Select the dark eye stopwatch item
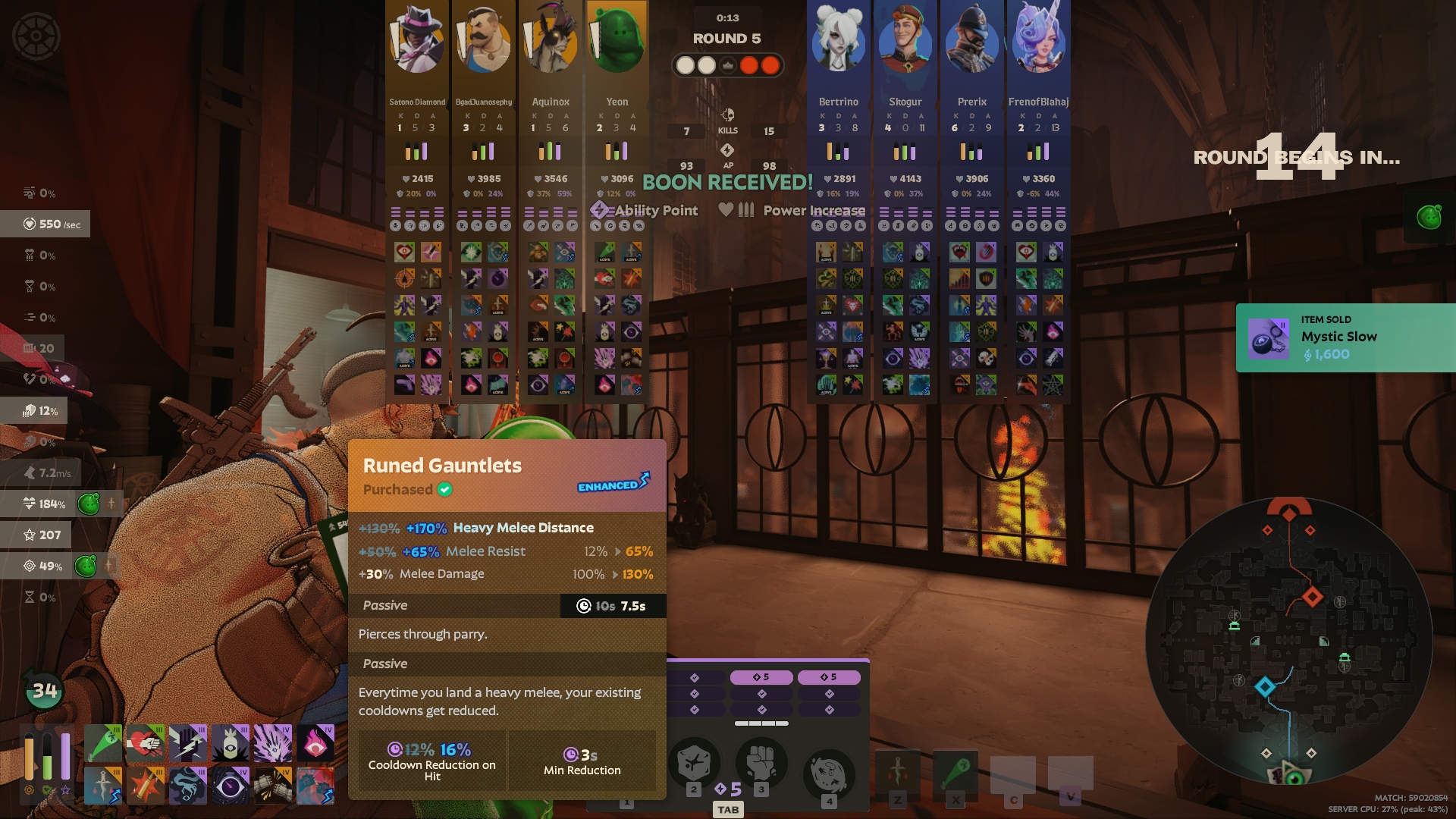 pos(230,785)
